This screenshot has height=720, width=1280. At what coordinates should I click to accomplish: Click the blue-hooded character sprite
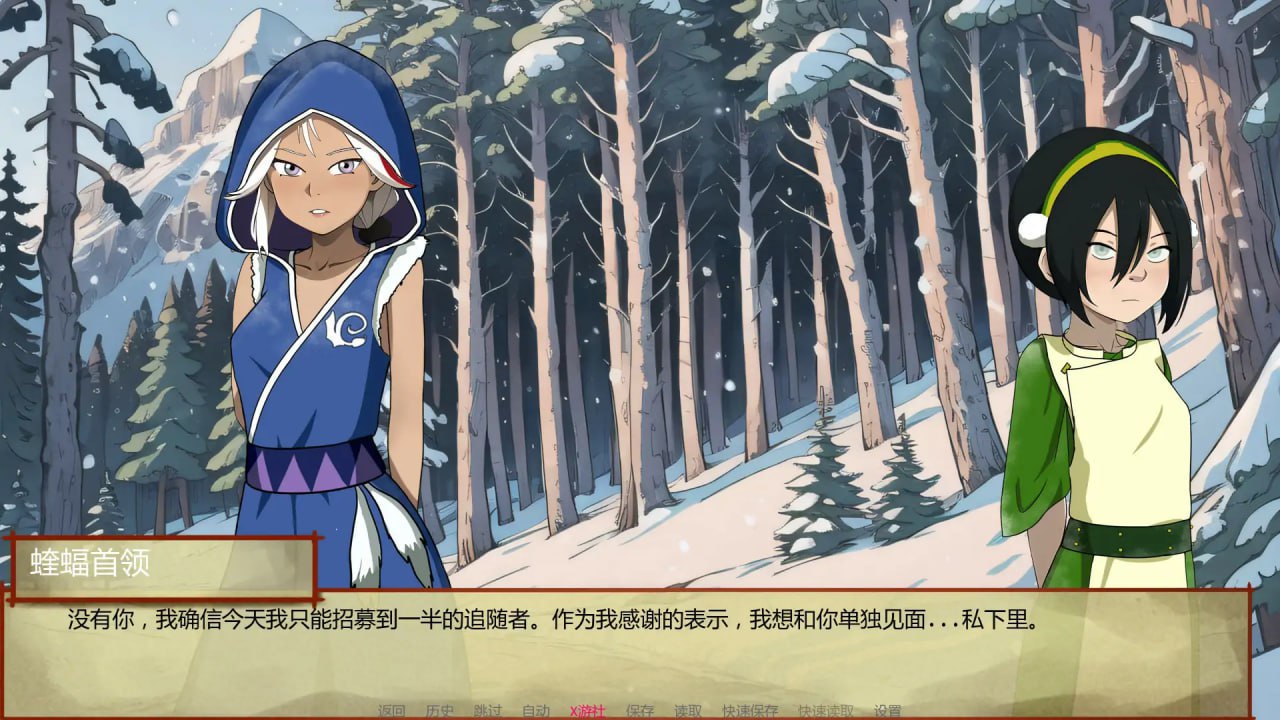(x=320, y=300)
